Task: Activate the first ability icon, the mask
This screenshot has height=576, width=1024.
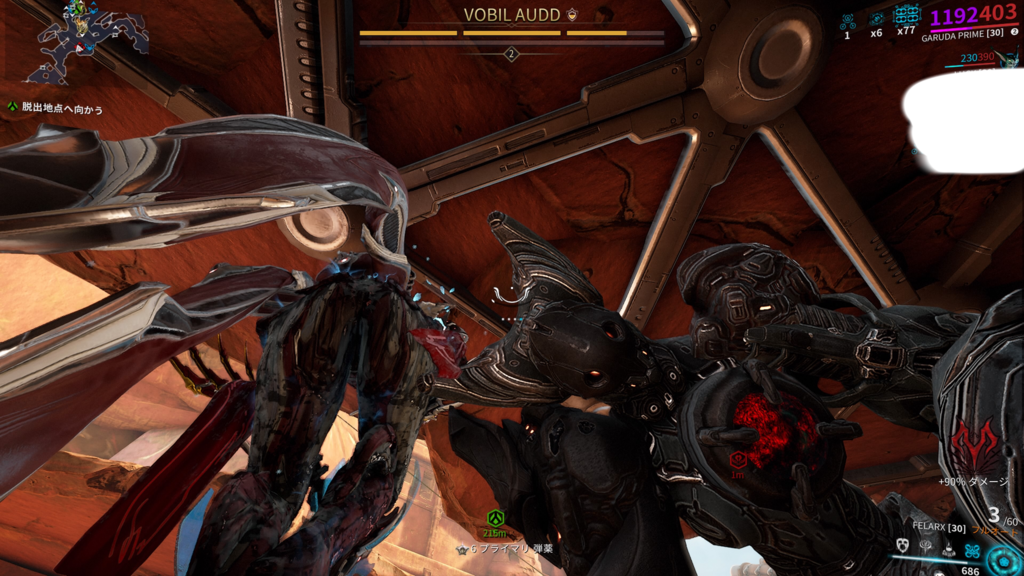Action: (x=901, y=546)
